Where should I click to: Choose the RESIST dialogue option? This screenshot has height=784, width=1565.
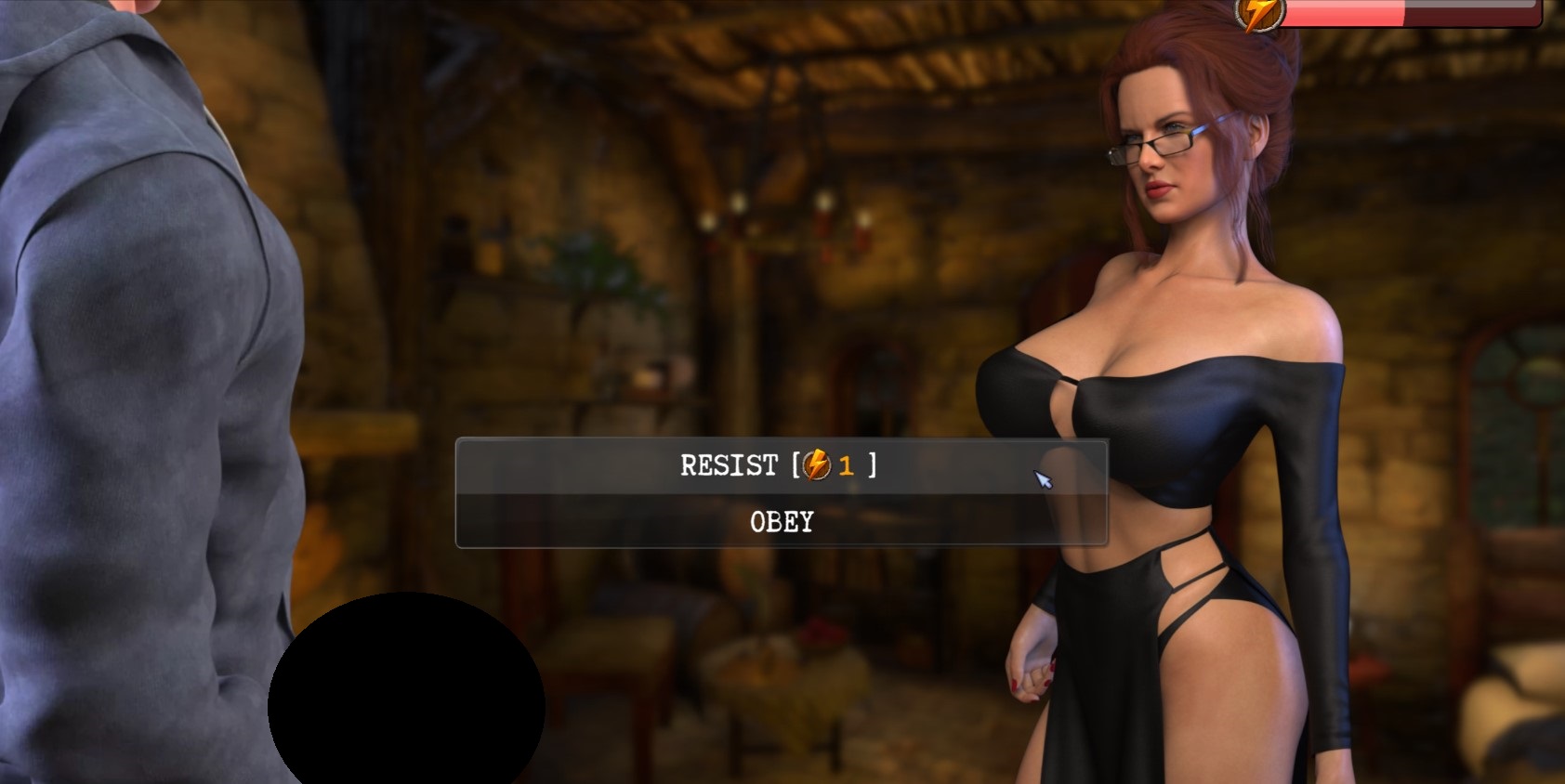pyautogui.click(x=781, y=465)
